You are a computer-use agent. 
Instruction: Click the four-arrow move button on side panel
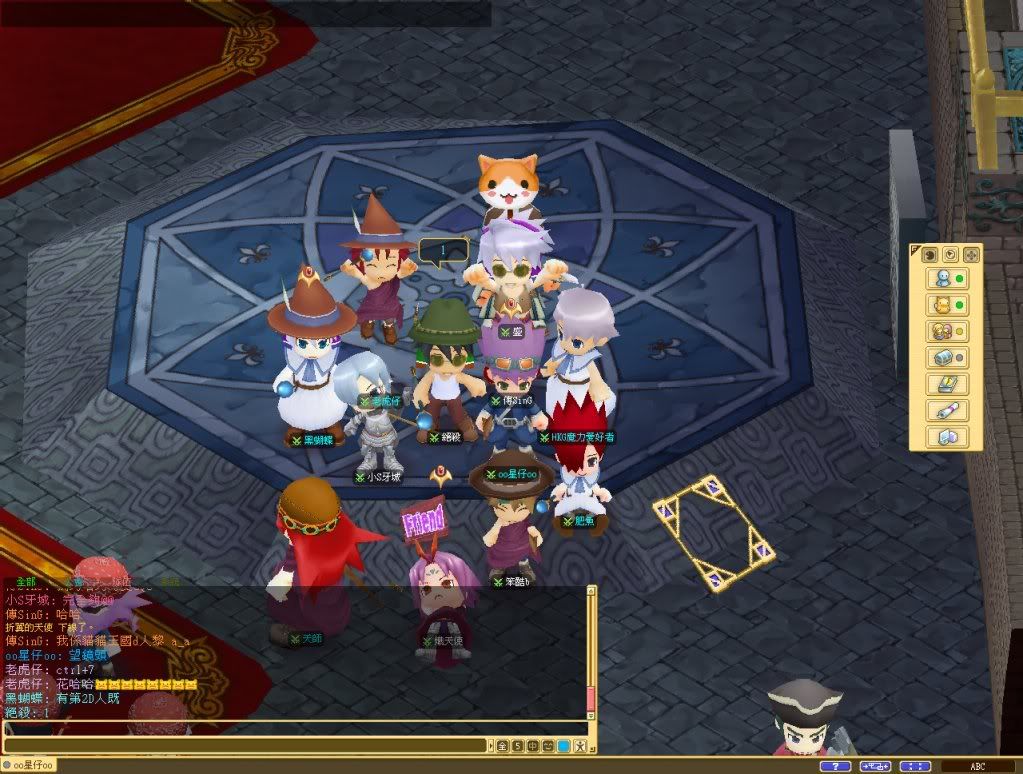[x=969, y=254]
